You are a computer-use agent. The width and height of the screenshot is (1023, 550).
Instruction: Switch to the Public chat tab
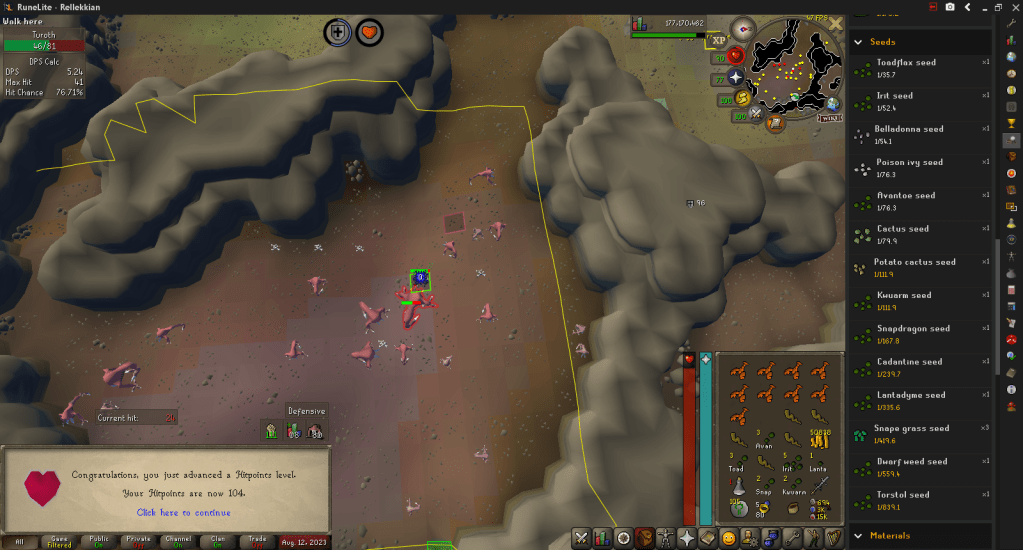click(x=99, y=541)
